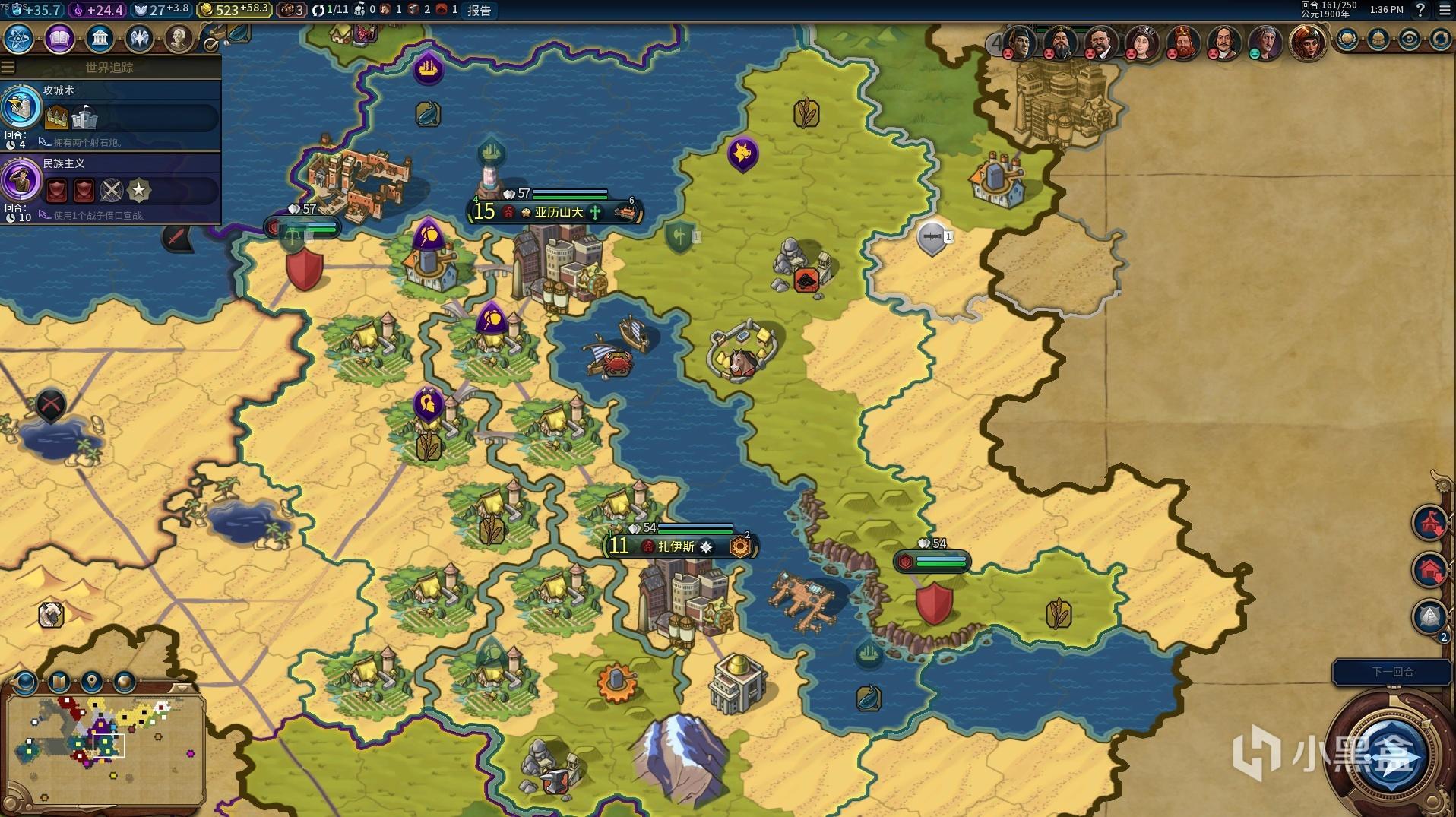Show the Great People portrait icon
The width and height of the screenshot is (1456, 817).
coord(179,38)
